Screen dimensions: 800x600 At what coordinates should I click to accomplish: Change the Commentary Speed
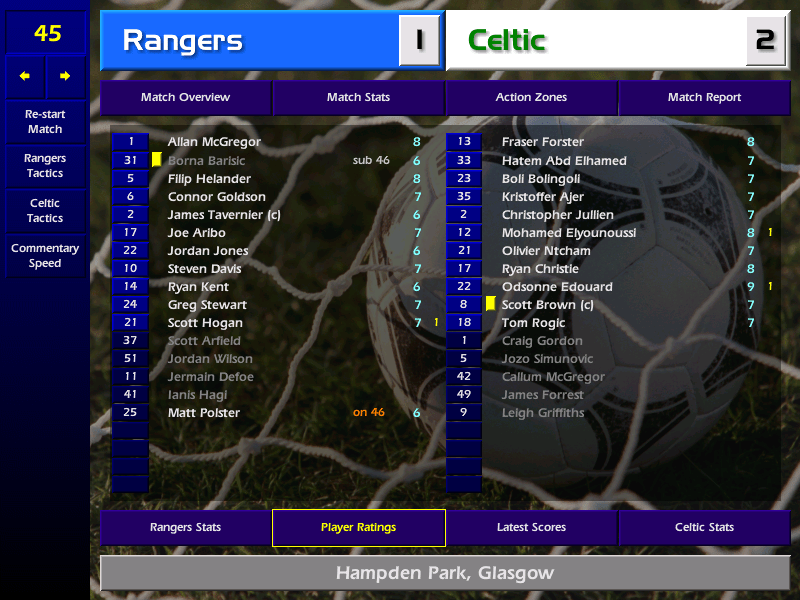click(x=45, y=256)
